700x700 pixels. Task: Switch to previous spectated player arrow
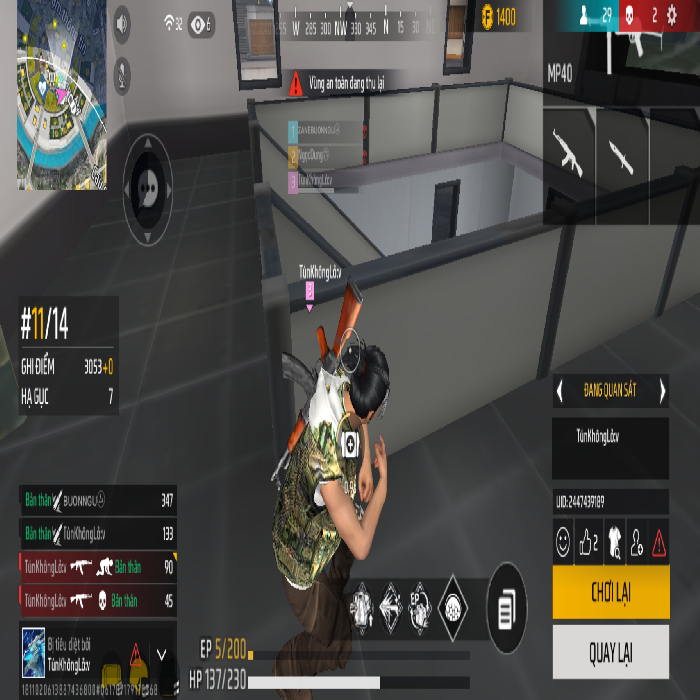560,391
